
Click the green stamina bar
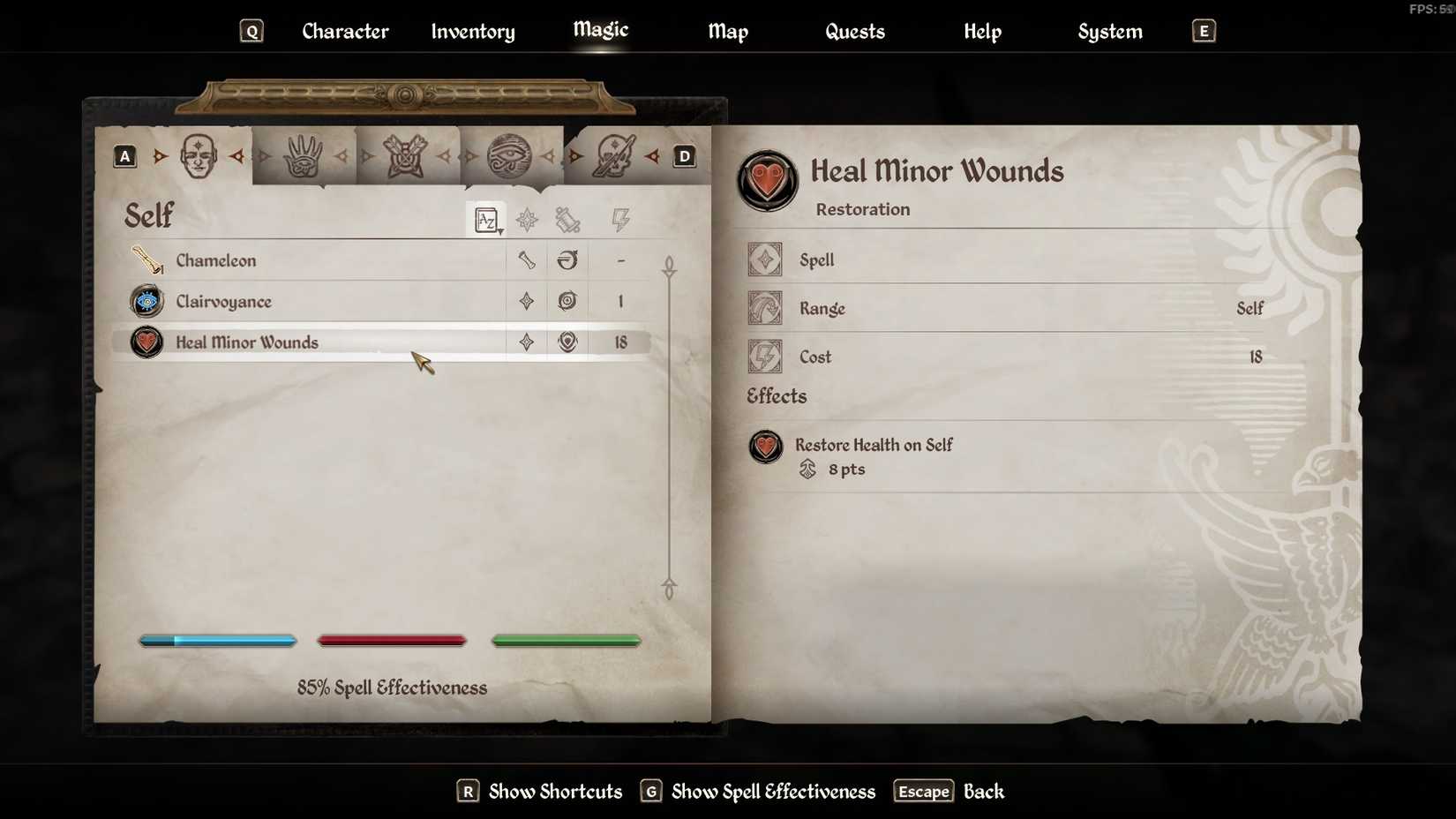click(566, 641)
